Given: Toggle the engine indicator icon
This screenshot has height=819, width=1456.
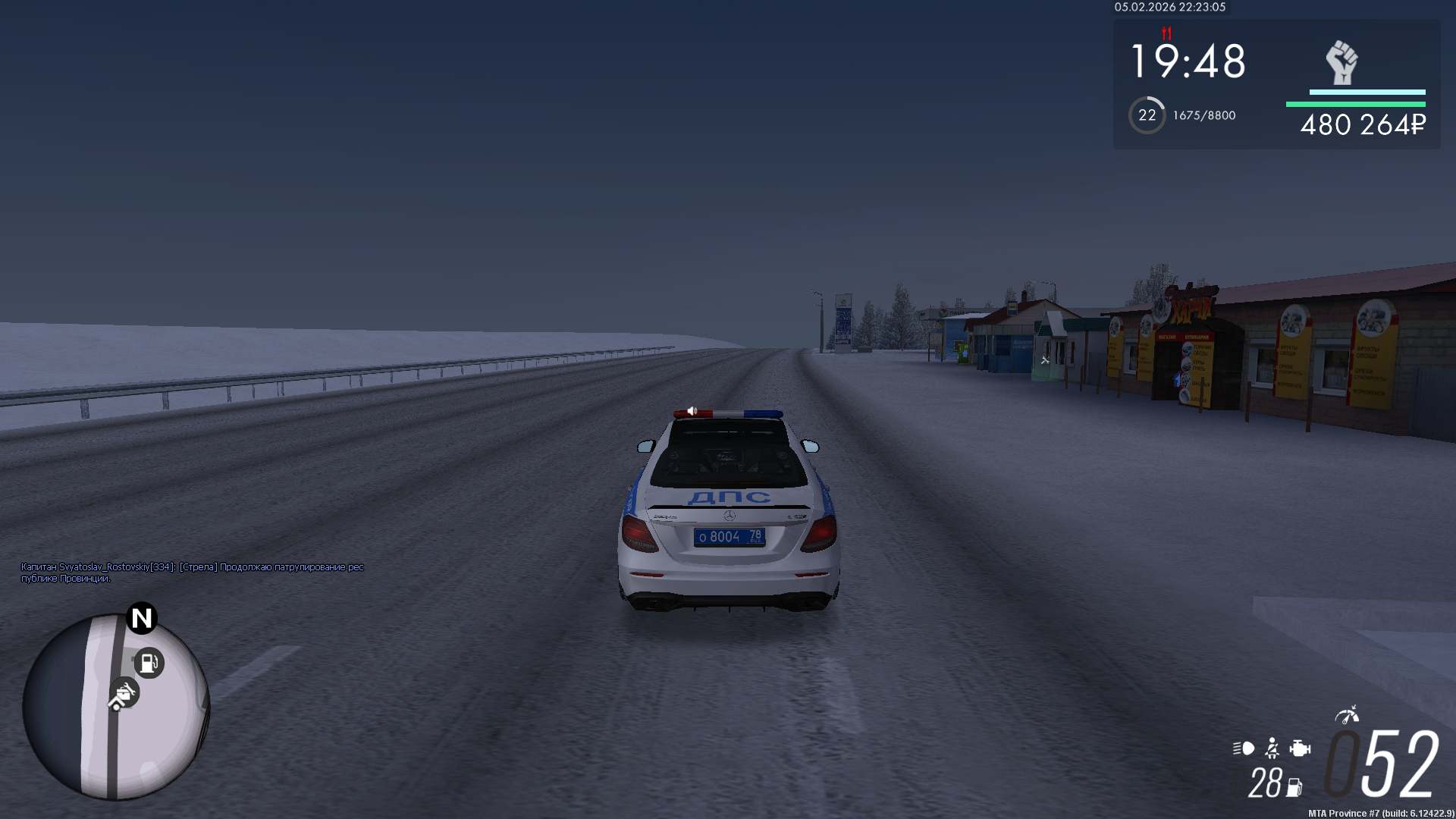Looking at the screenshot, I should 1300,748.
